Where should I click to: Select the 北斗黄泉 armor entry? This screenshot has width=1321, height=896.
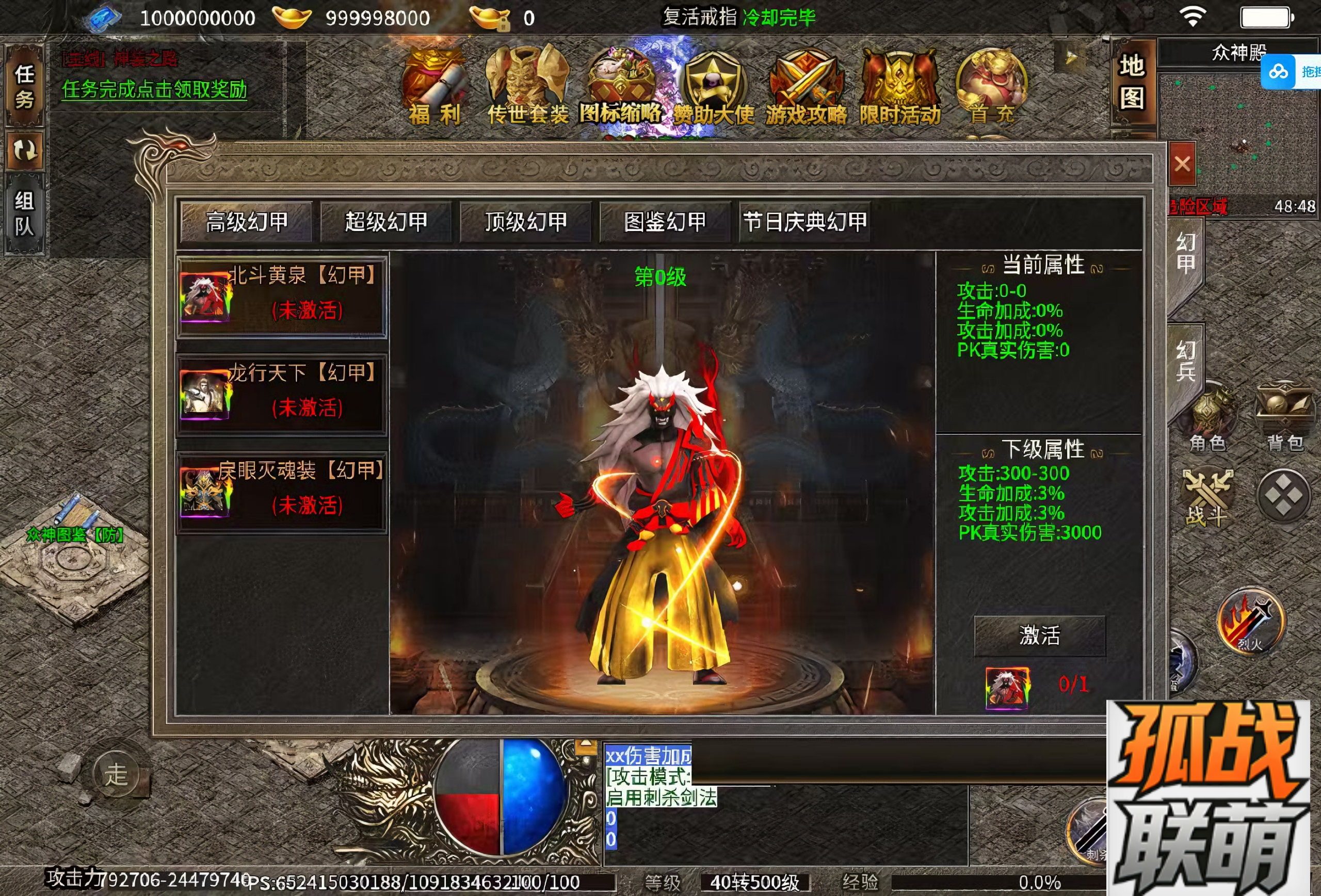click(282, 297)
